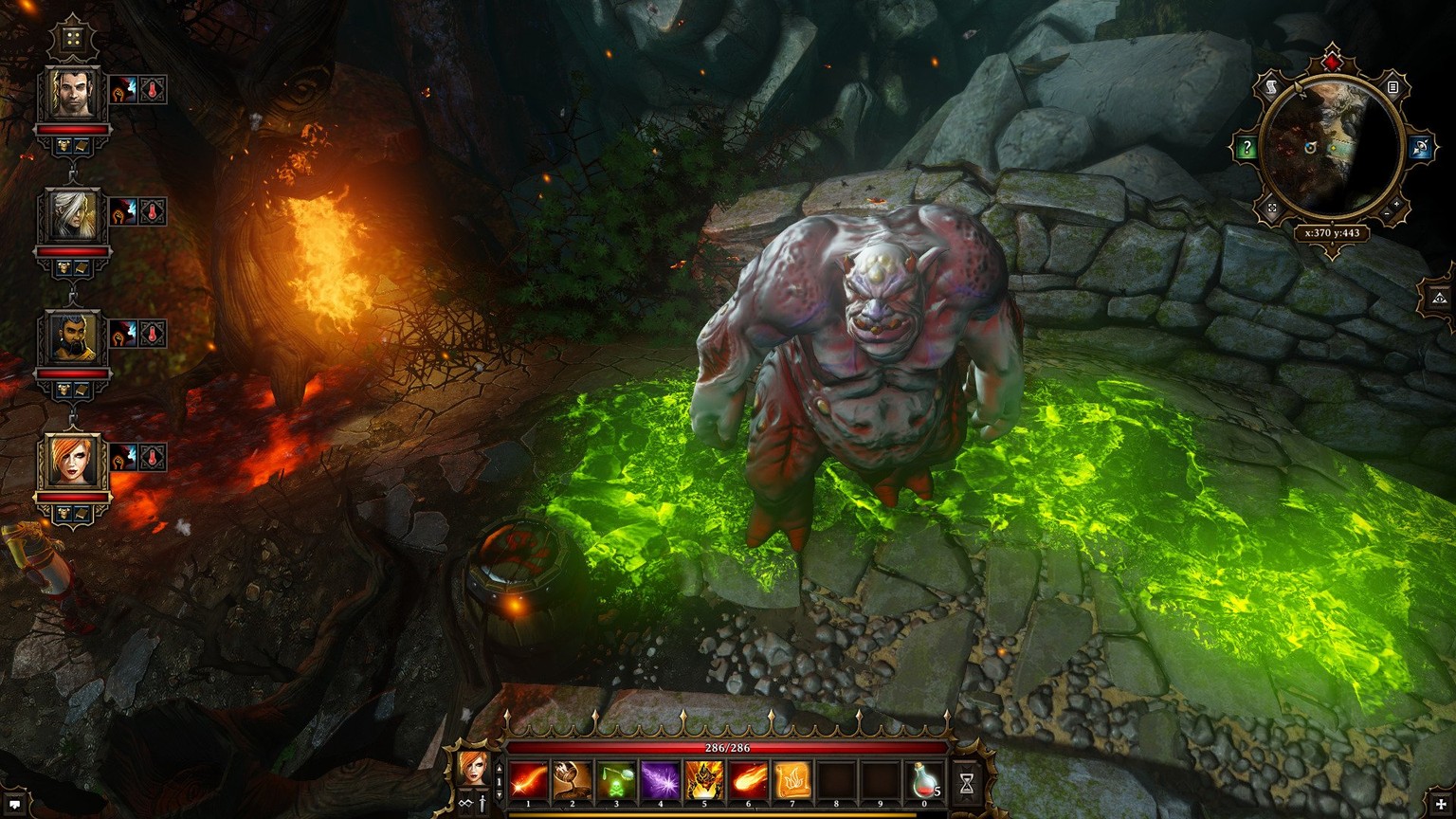
Task: Activate the green poison skull skill
Action: tap(616, 780)
